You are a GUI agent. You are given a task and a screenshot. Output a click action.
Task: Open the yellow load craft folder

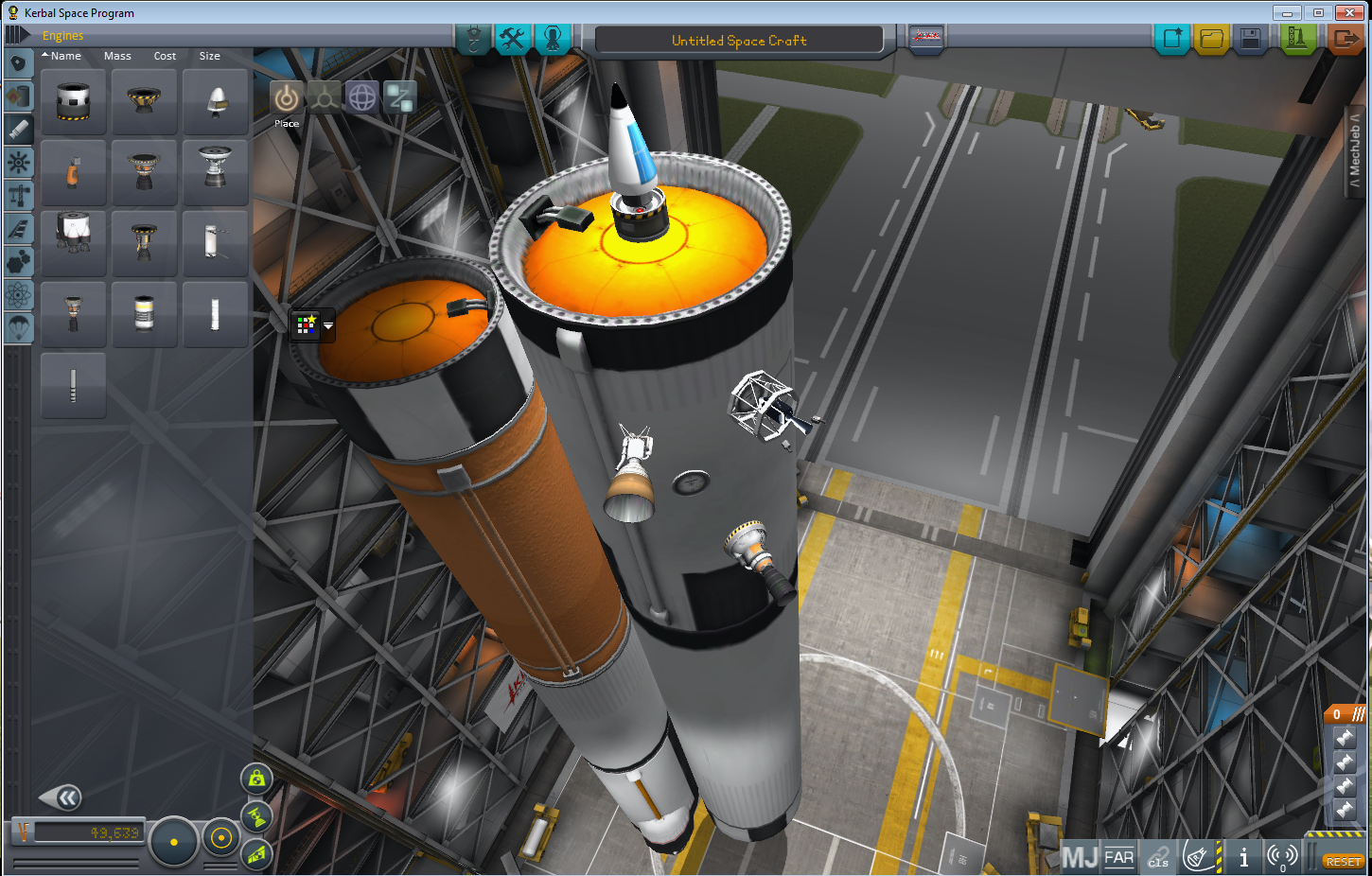point(1211,39)
